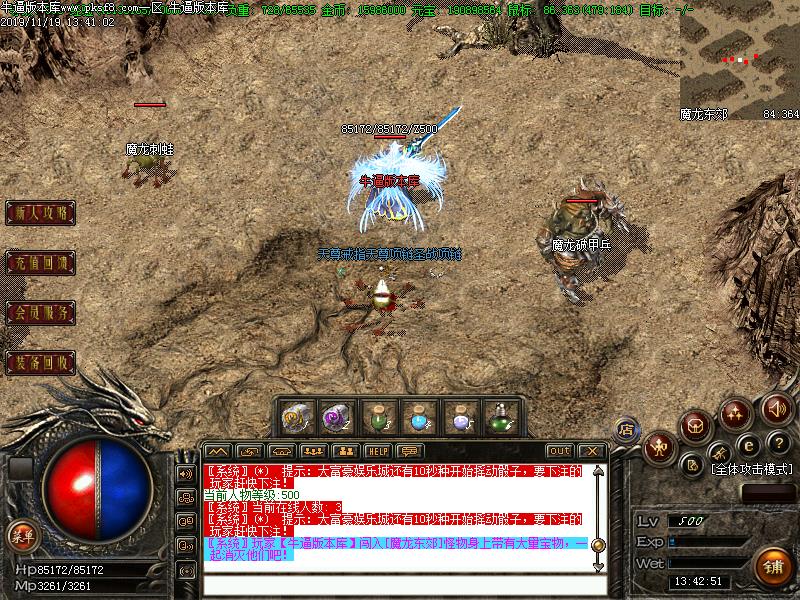Screen dimensions: 800x600
Task: Activate the purple scroll in belt slot 2
Action: [x=336, y=417]
